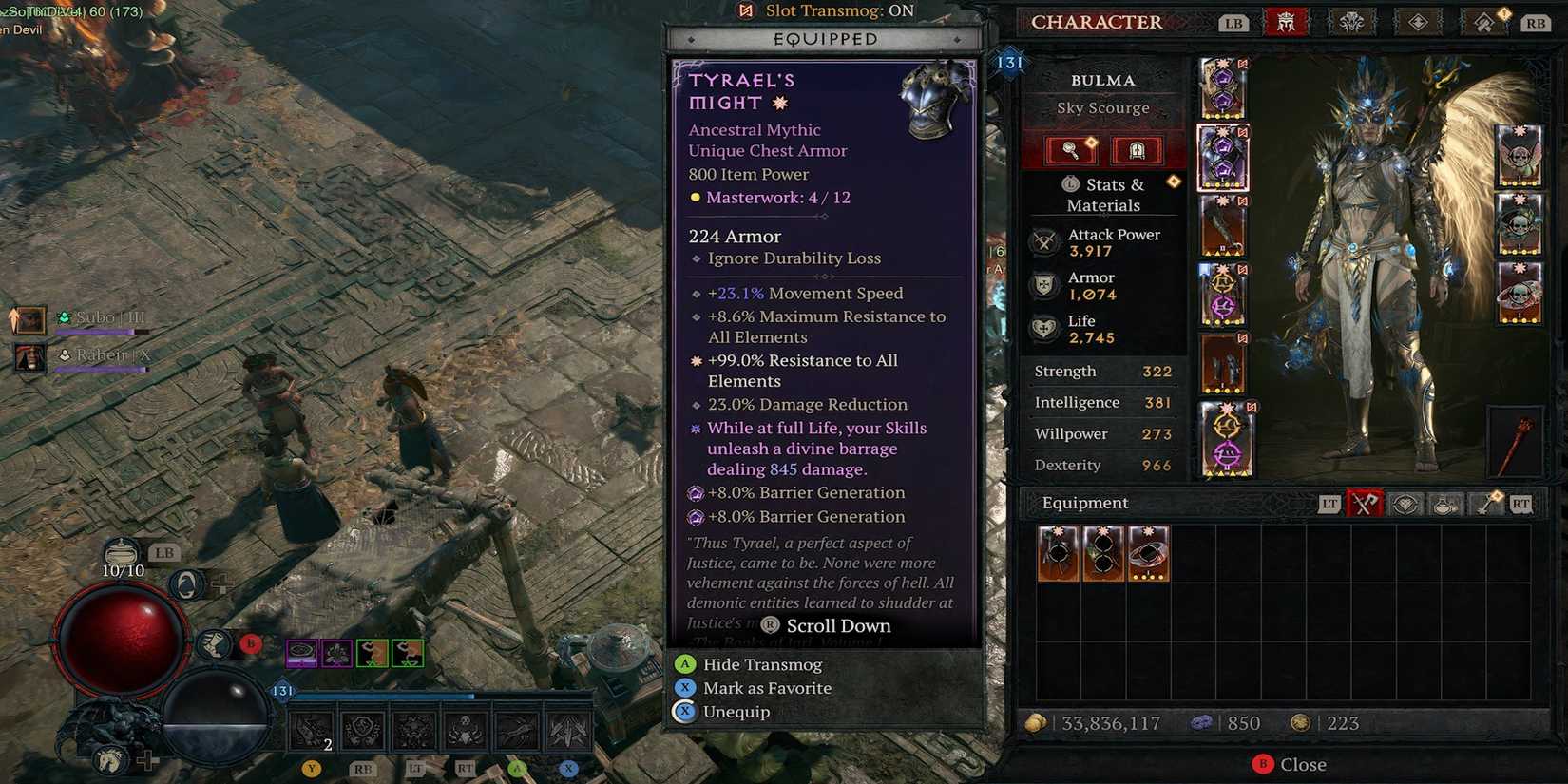Click Unequip in the item tooltip actions
Viewport: 1568px width, 784px height.
[x=736, y=712]
